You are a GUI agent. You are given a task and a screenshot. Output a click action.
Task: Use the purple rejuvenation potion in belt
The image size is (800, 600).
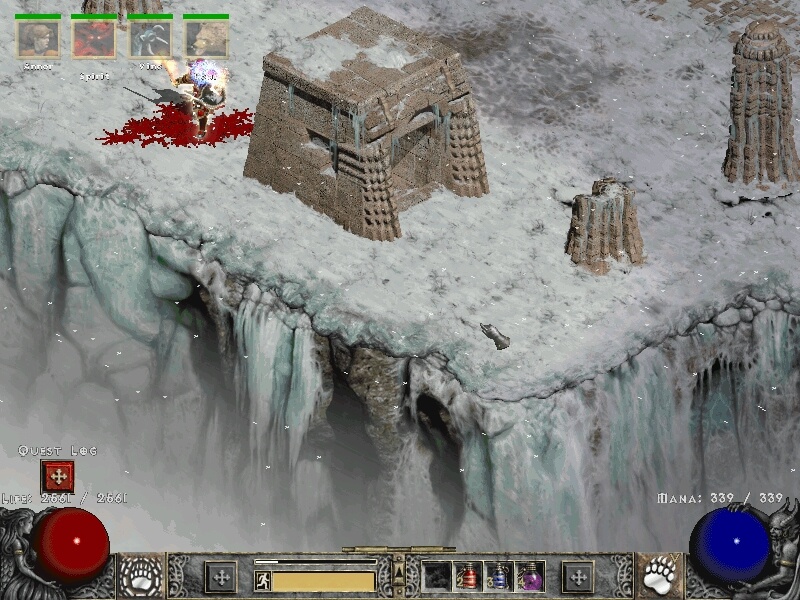coord(530,576)
